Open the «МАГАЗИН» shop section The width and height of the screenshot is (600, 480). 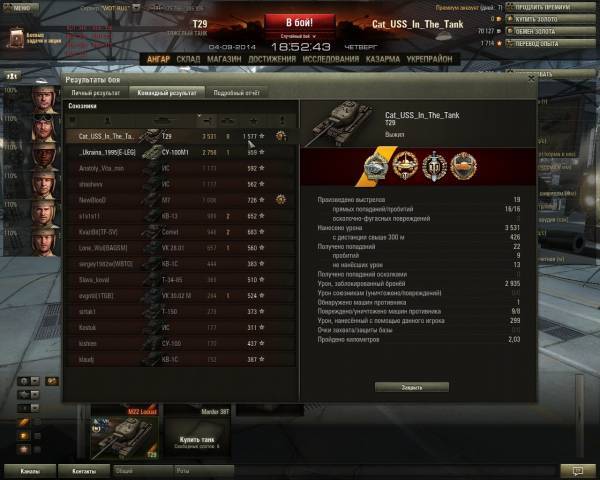pyautogui.click(x=225, y=59)
